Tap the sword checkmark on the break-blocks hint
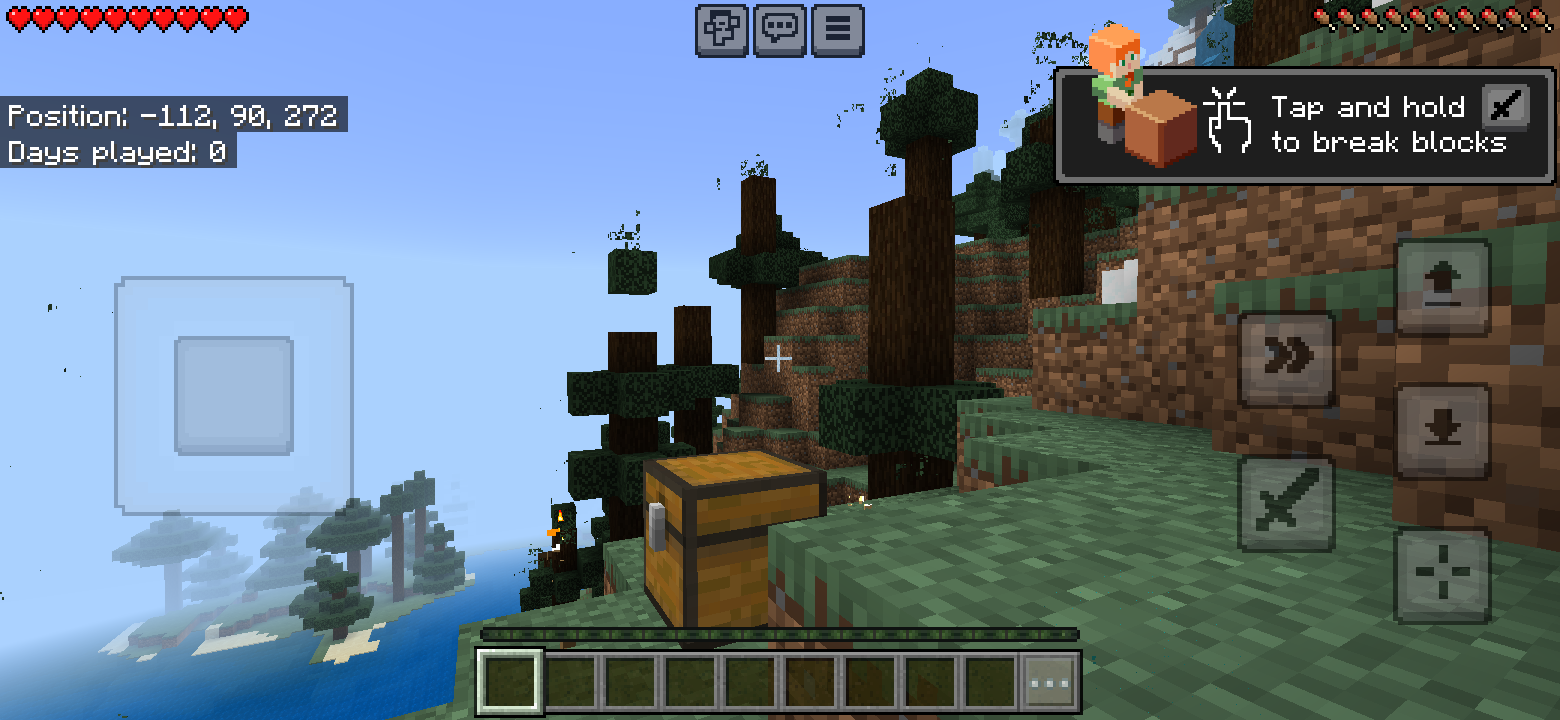 (1505, 107)
